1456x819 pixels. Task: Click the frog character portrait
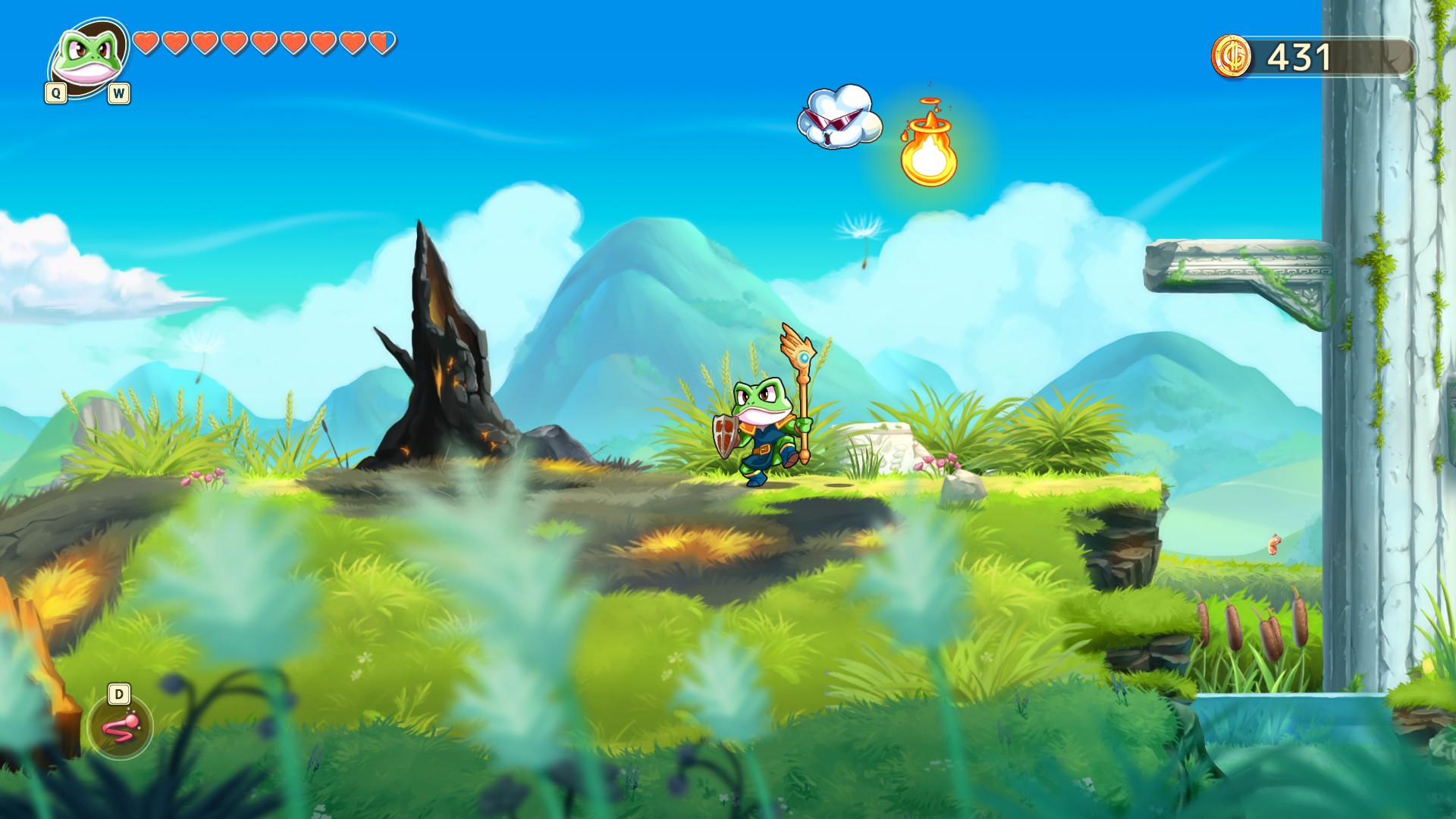tap(89, 57)
